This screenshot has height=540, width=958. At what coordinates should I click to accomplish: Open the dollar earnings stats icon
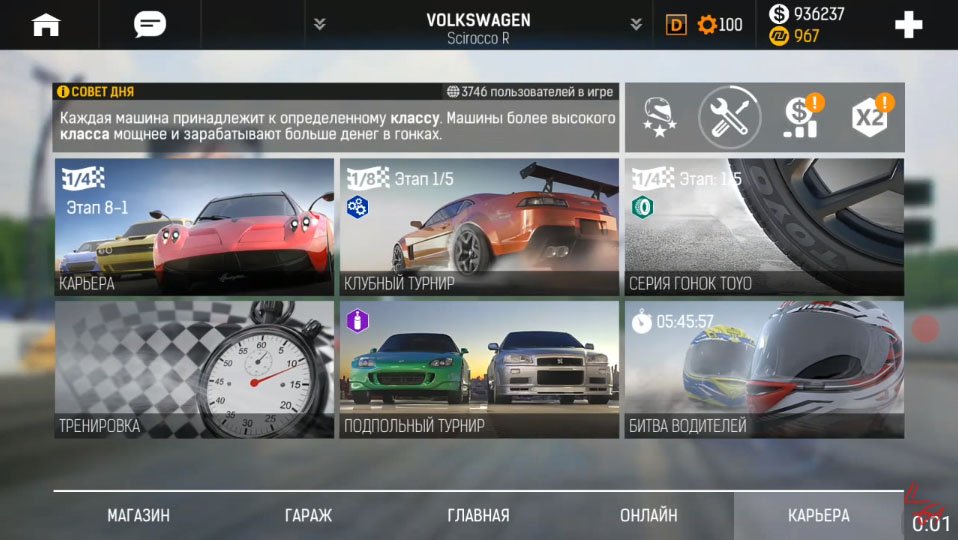(x=800, y=117)
